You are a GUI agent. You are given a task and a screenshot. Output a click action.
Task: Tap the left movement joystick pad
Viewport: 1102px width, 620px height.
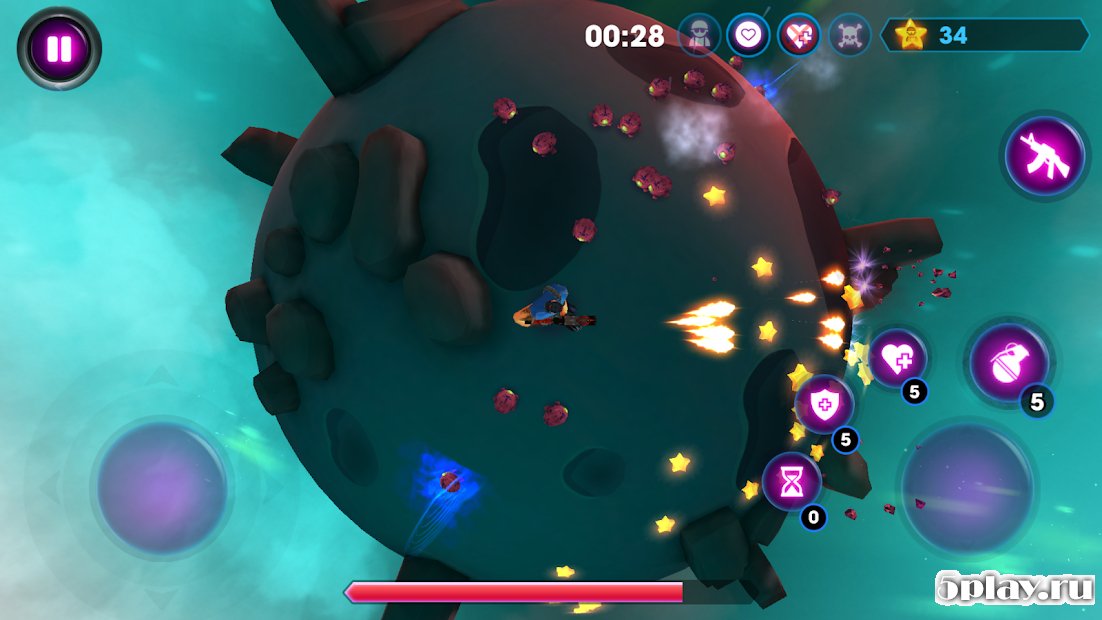pos(161,488)
